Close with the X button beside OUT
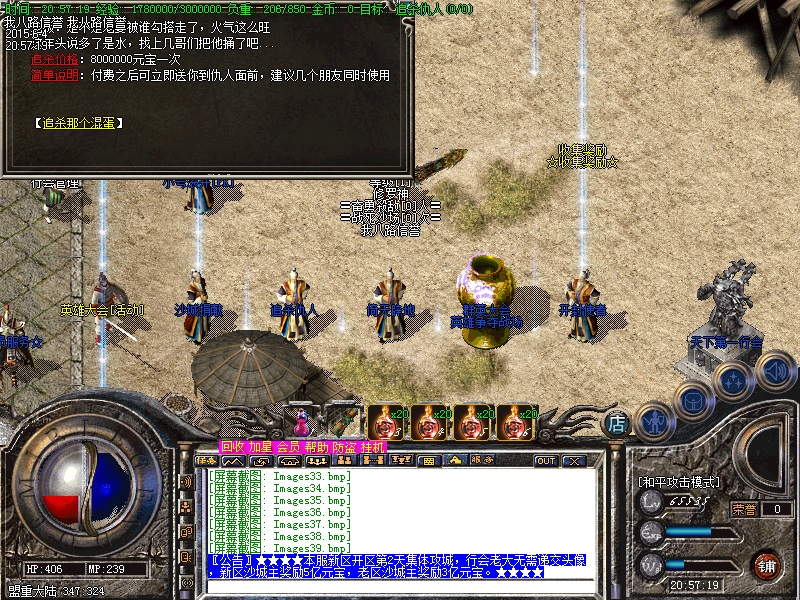The height and width of the screenshot is (600, 800). click(574, 461)
